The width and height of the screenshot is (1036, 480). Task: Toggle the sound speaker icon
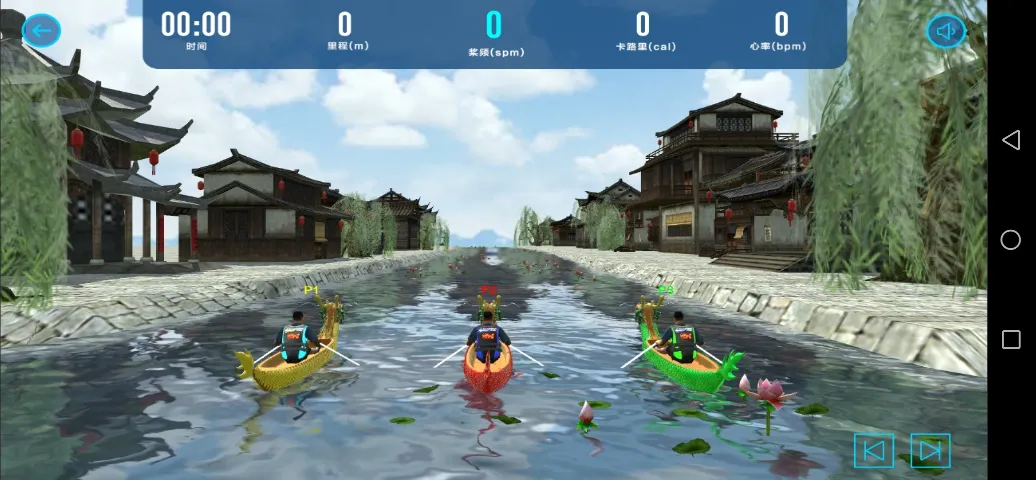click(x=945, y=31)
